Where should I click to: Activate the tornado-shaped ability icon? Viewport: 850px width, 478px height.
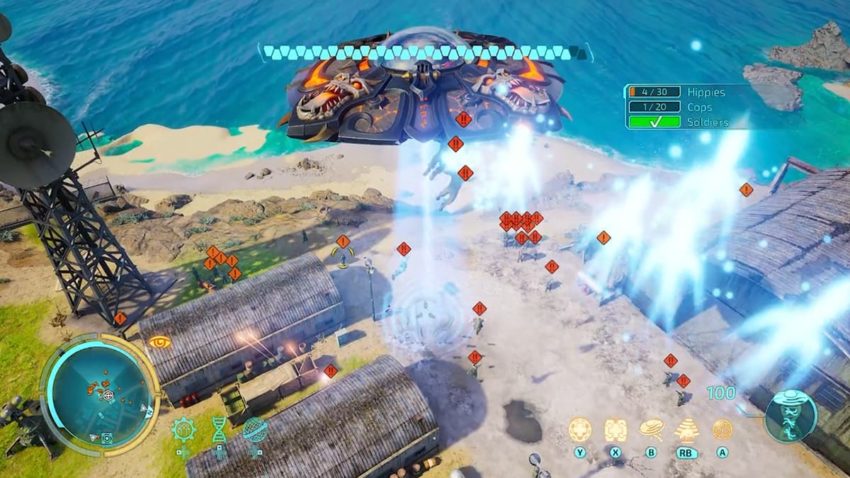(x=651, y=429)
